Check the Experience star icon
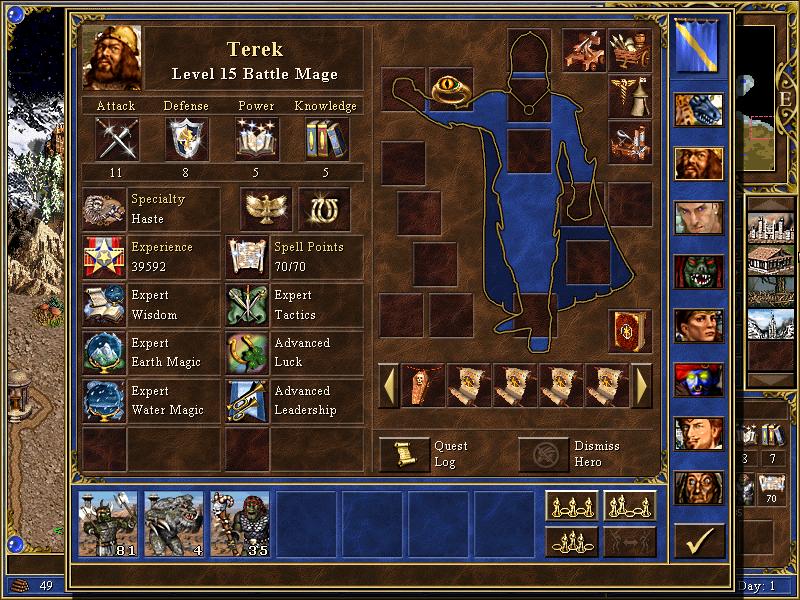 pyautogui.click(x=103, y=258)
